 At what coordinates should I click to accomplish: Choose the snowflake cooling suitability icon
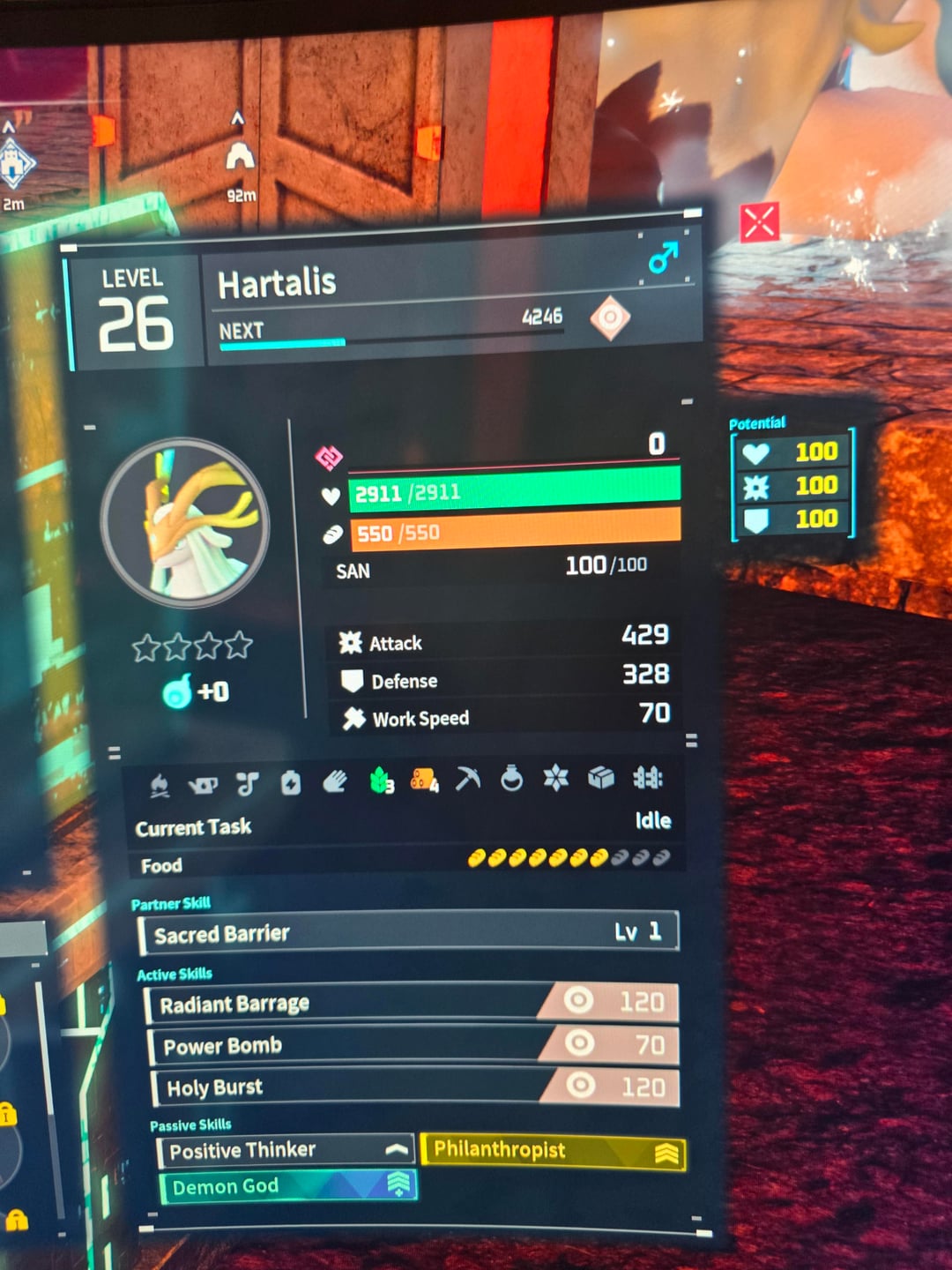(x=556, y=777)
